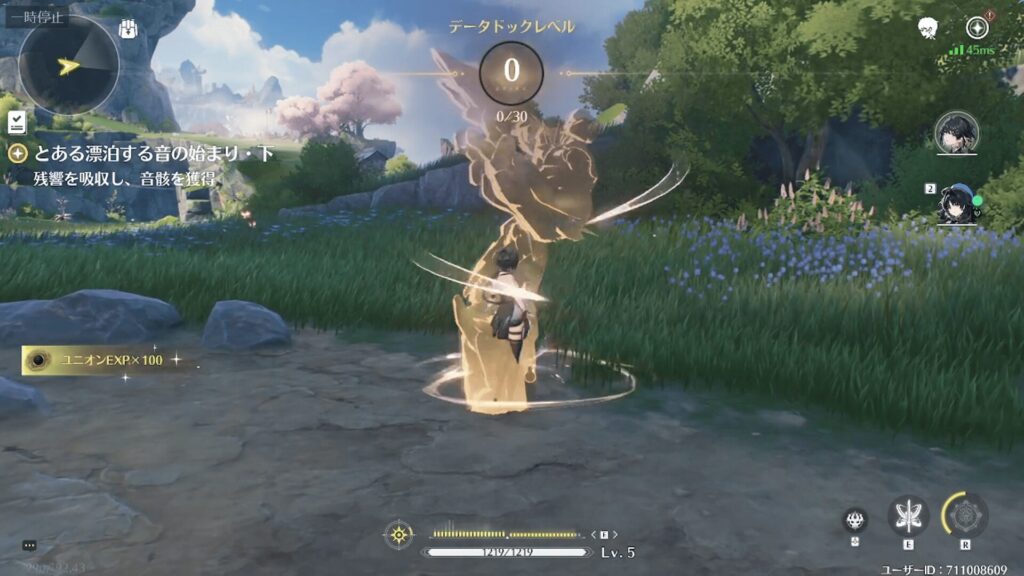
Task: Select the first party member portrait
Action: pyautogui.click(x=956, y=133)
